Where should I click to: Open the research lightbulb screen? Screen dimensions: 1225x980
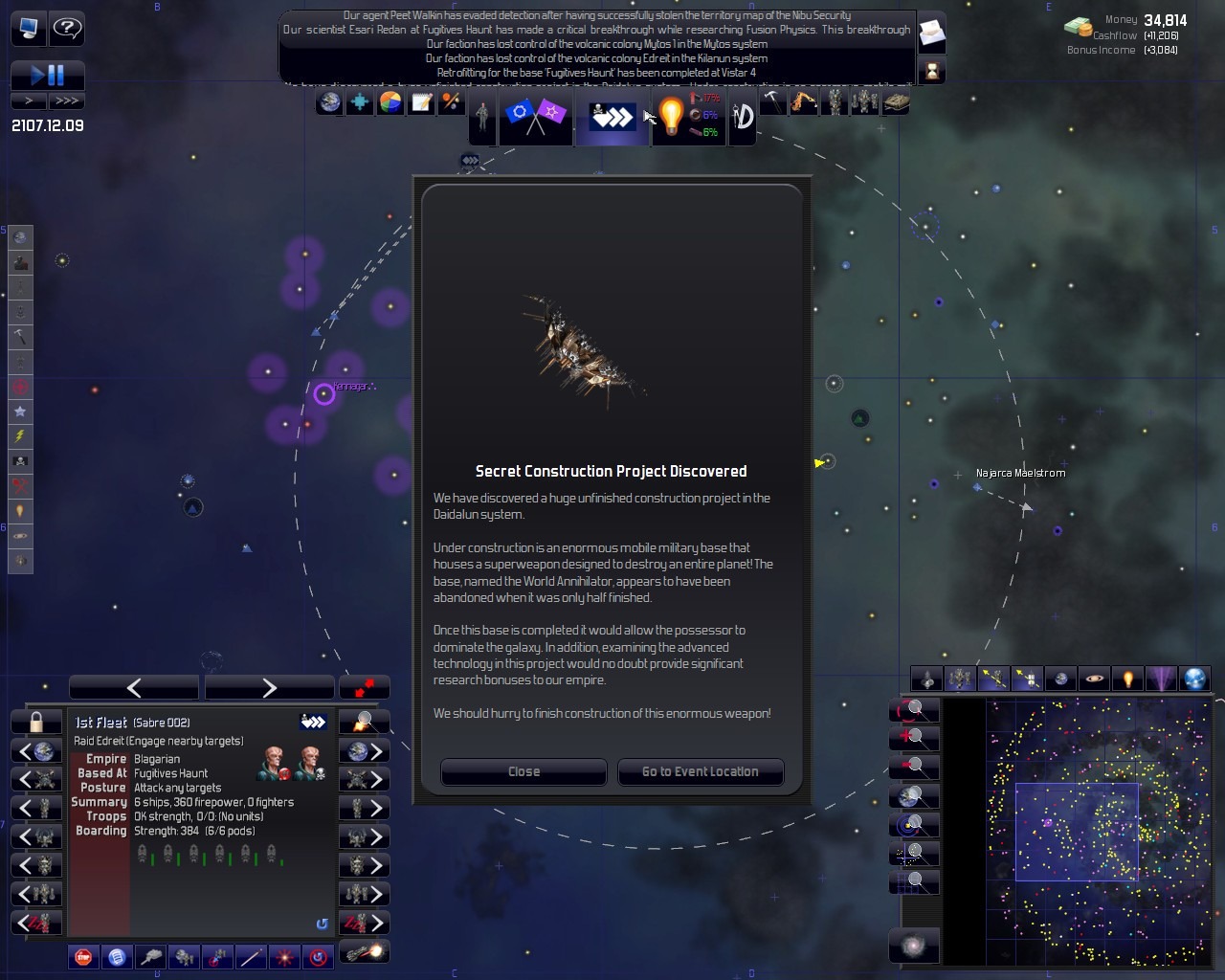[x=671, y=117]
